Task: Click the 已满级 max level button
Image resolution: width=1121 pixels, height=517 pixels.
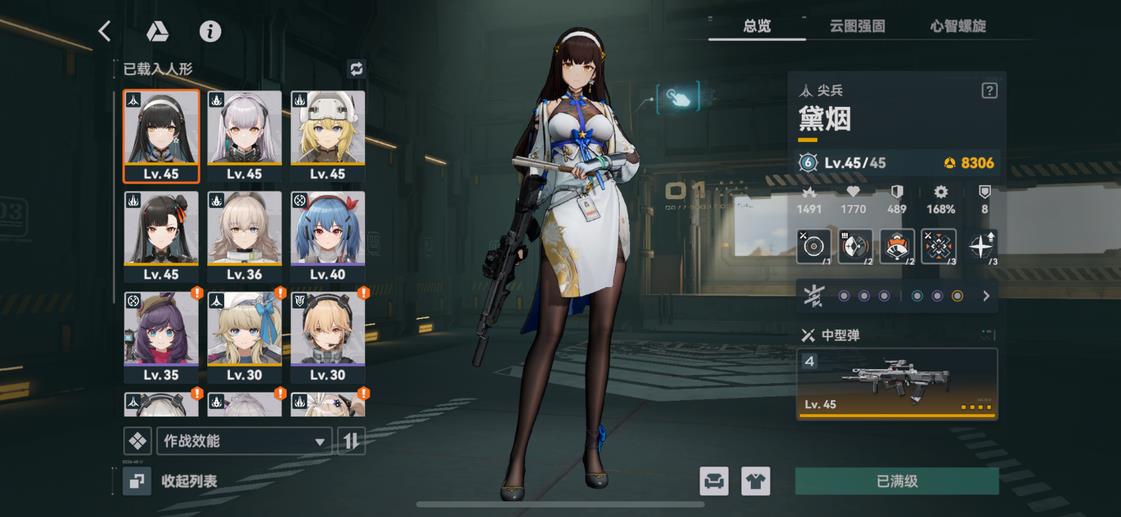Action: 896,481
